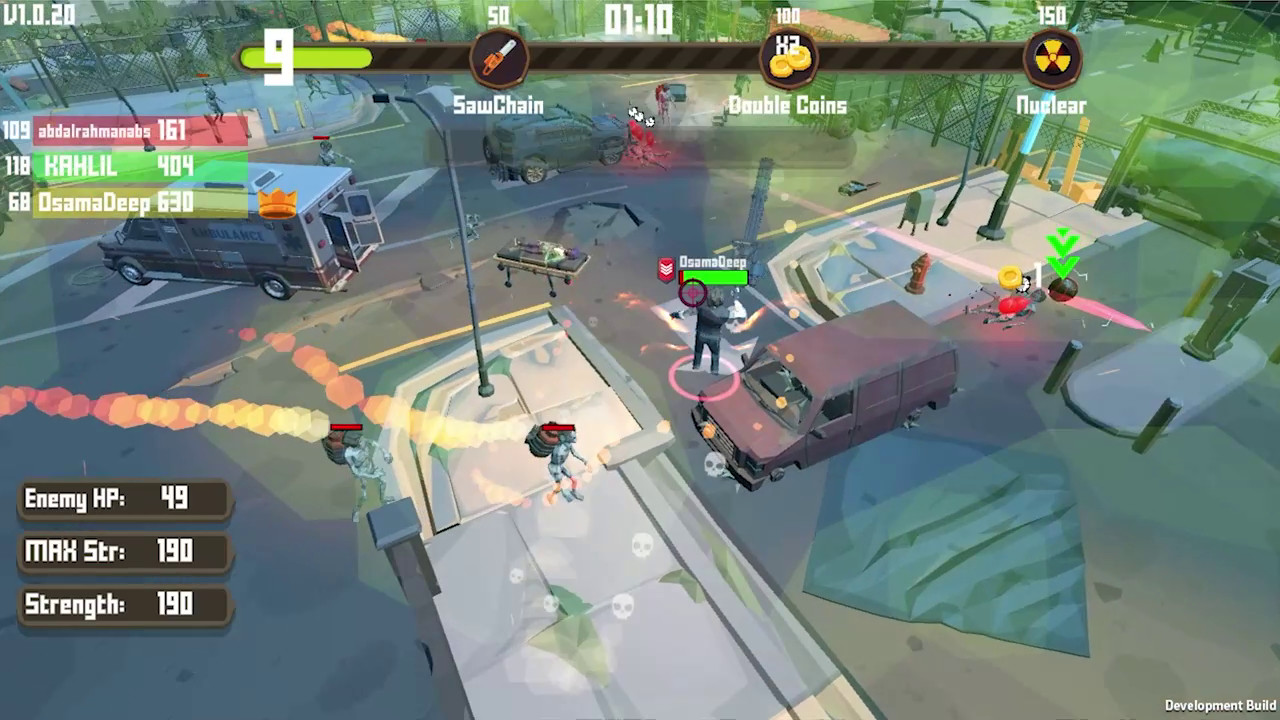
Task: Click the 01:10 match timer
Action: pyautogui.click(x=639, y=20)
